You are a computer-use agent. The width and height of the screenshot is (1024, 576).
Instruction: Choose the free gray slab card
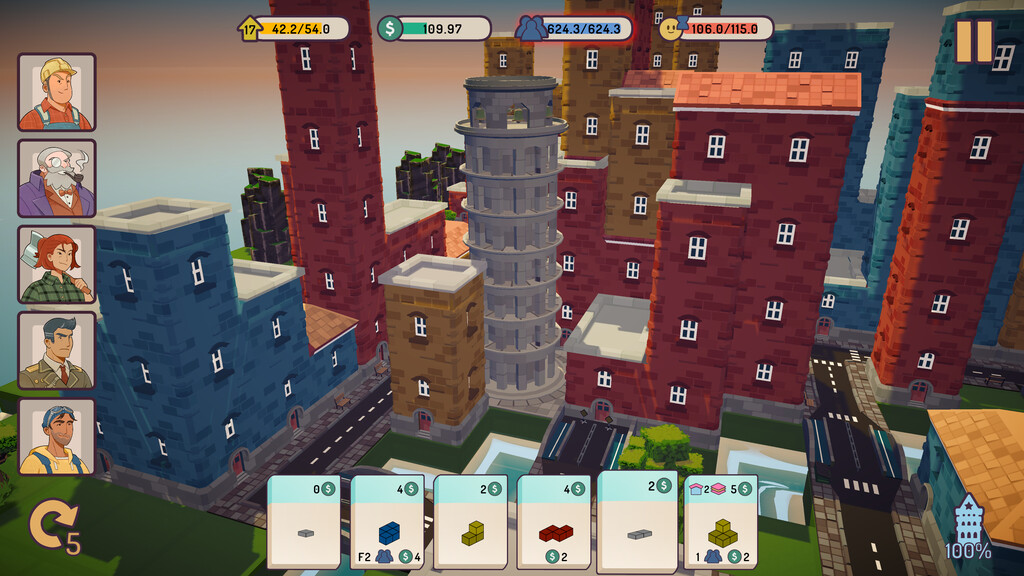pyautogui.click(x=304, y=522)
